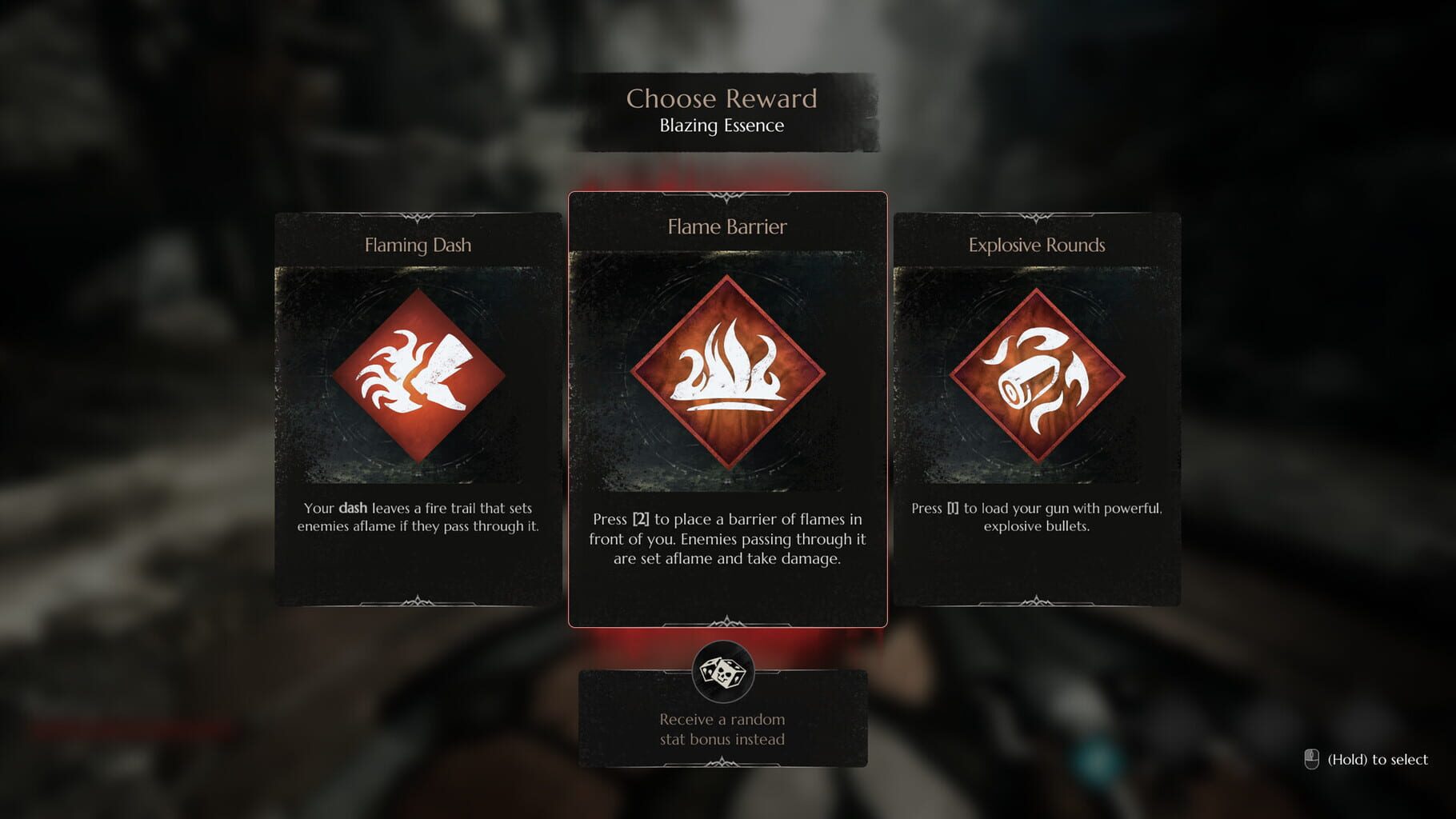Click the Flame Barrier description text
This screenshot has height=819, width=1456.
(726, 539)
